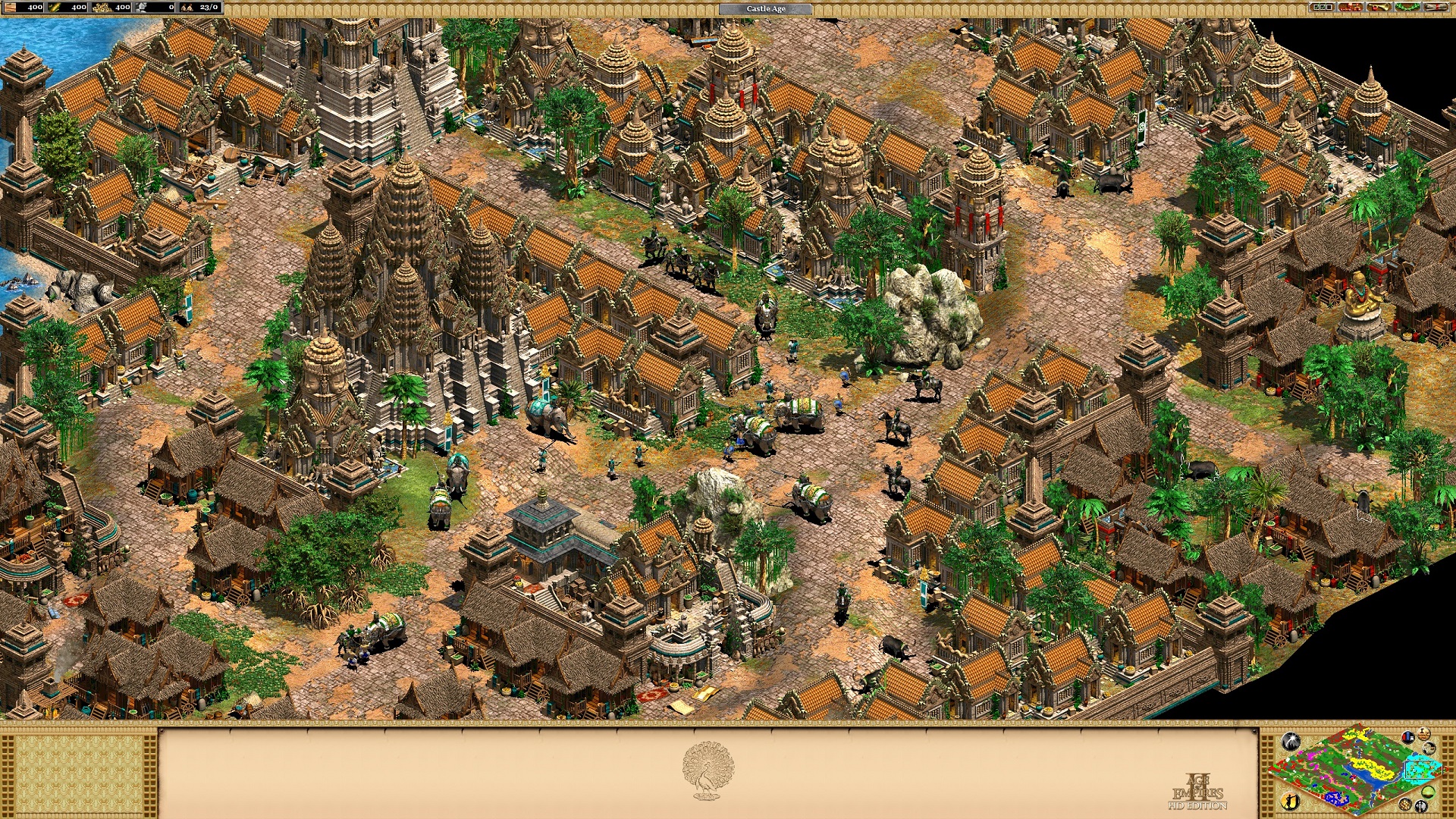Open statistics via the archer silhouette icon
This screenshot has height=819, width=1456.
pos(1290,802)
